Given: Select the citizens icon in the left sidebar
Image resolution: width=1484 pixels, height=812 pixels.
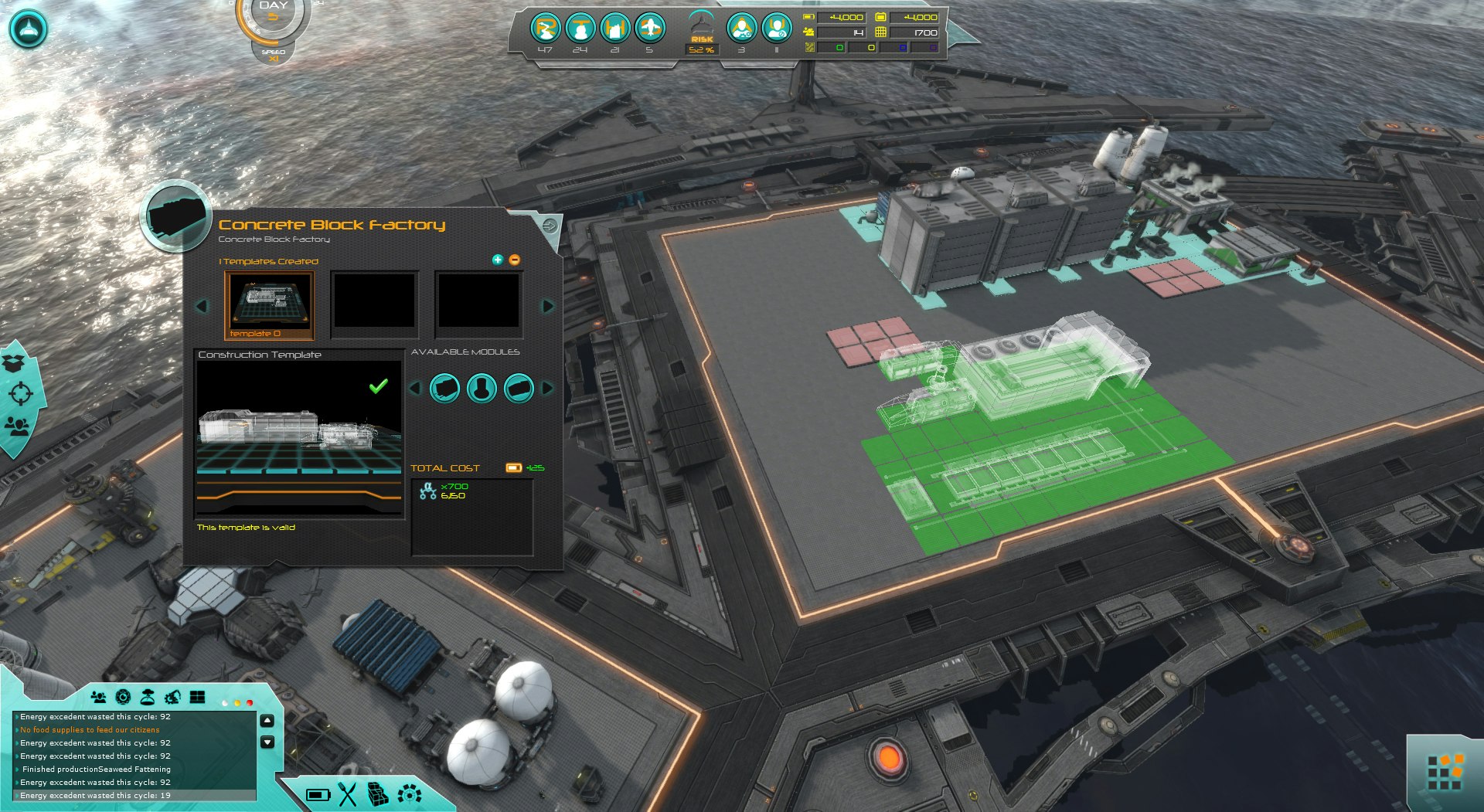Looking at the screenshot, I should click(x=18, y=425).
